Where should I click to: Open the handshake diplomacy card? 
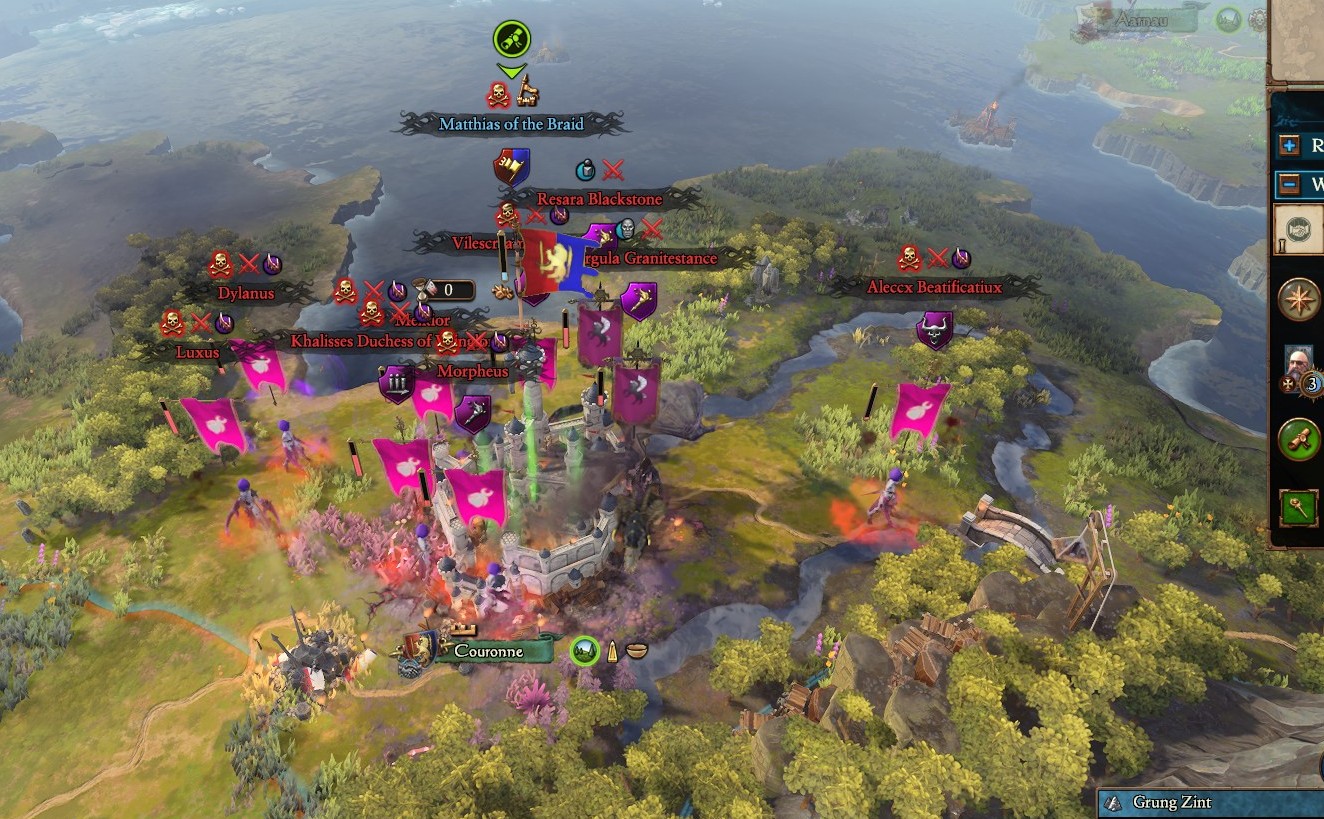click(x=1300, y=229)
